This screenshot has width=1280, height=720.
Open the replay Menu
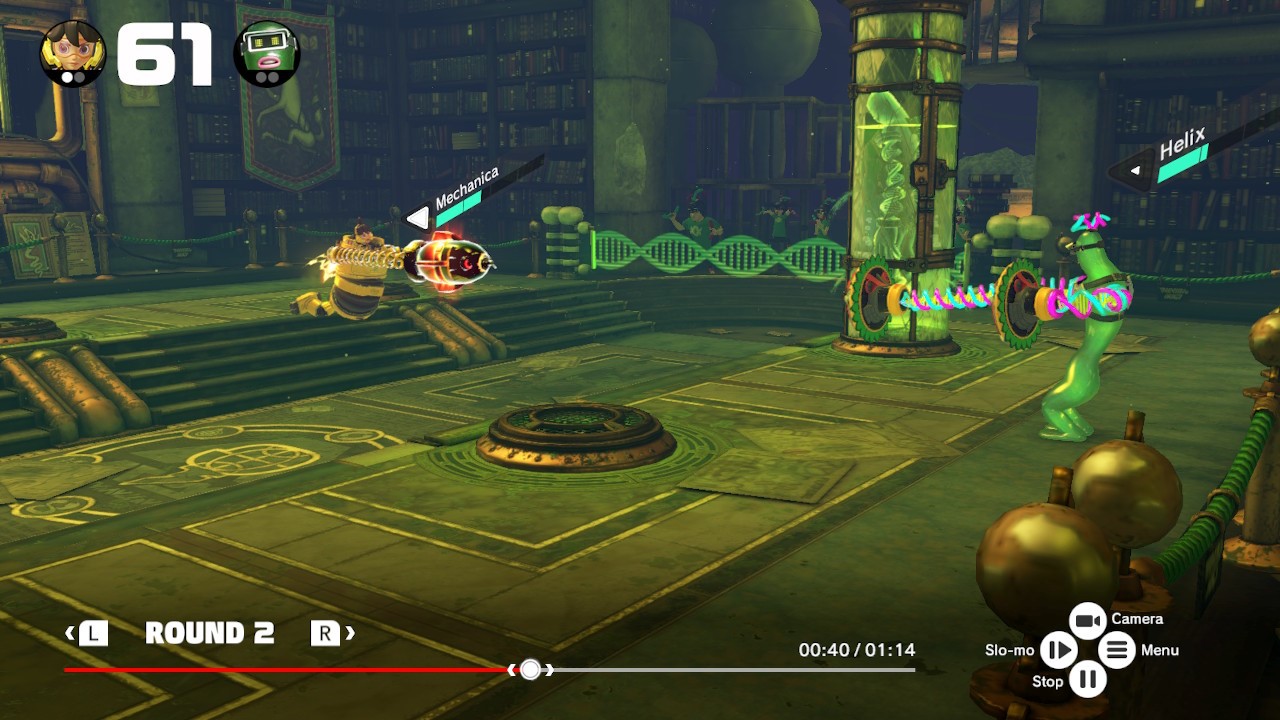point(1117,650)
